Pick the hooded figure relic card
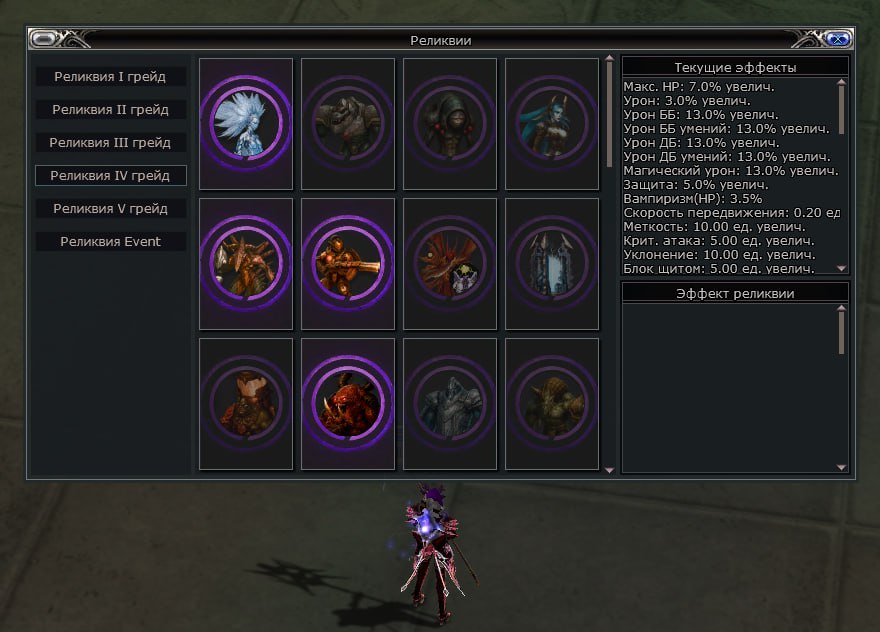 (450, 124)
